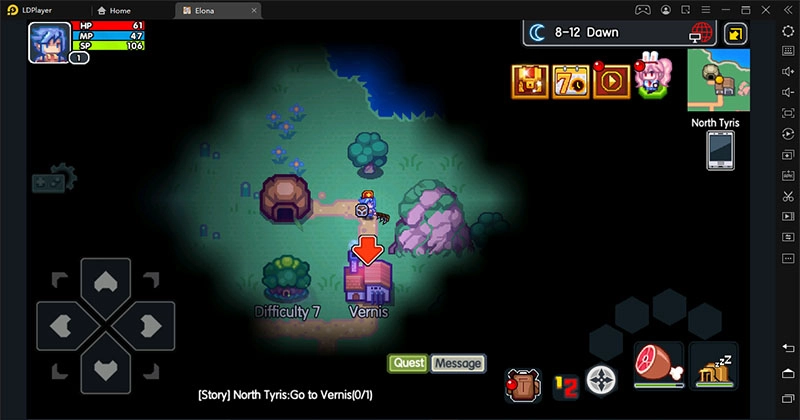Image resolution: width=800 pixels, height=420 pixels.
Task: Open the blue-haired character portrait
Action: [48, 42]
